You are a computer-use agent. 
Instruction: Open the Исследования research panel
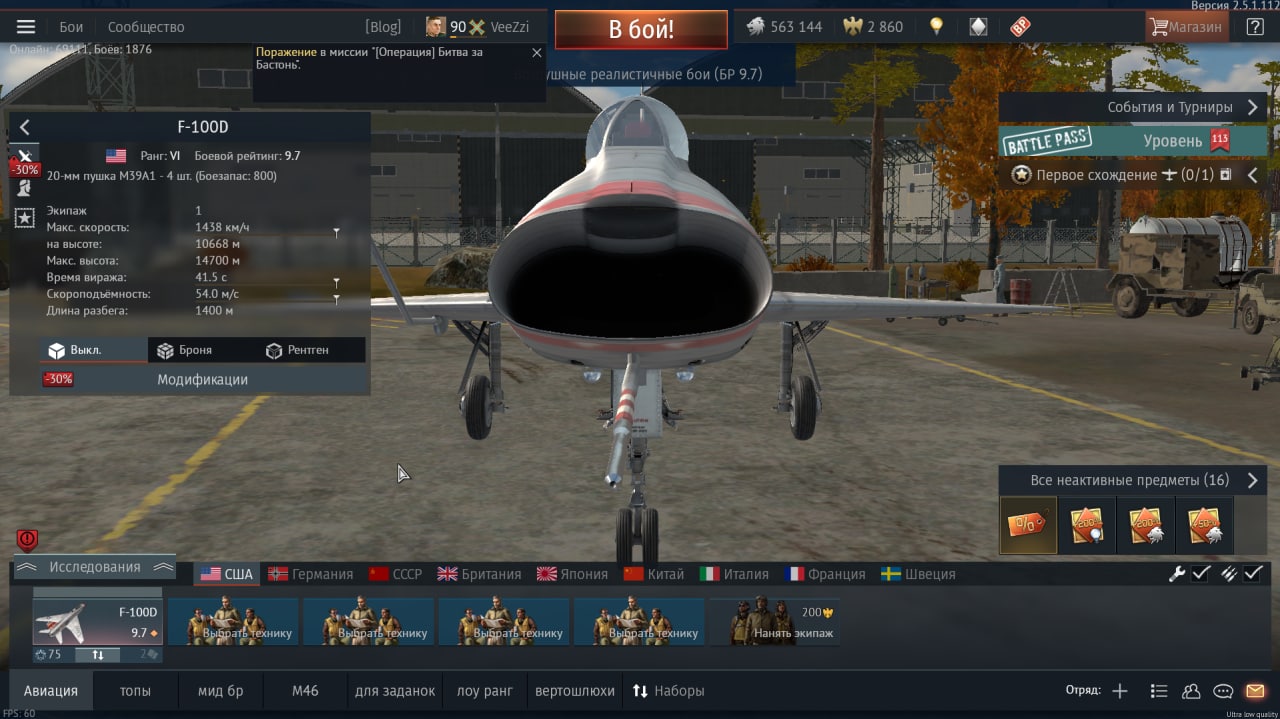[95, 567]
